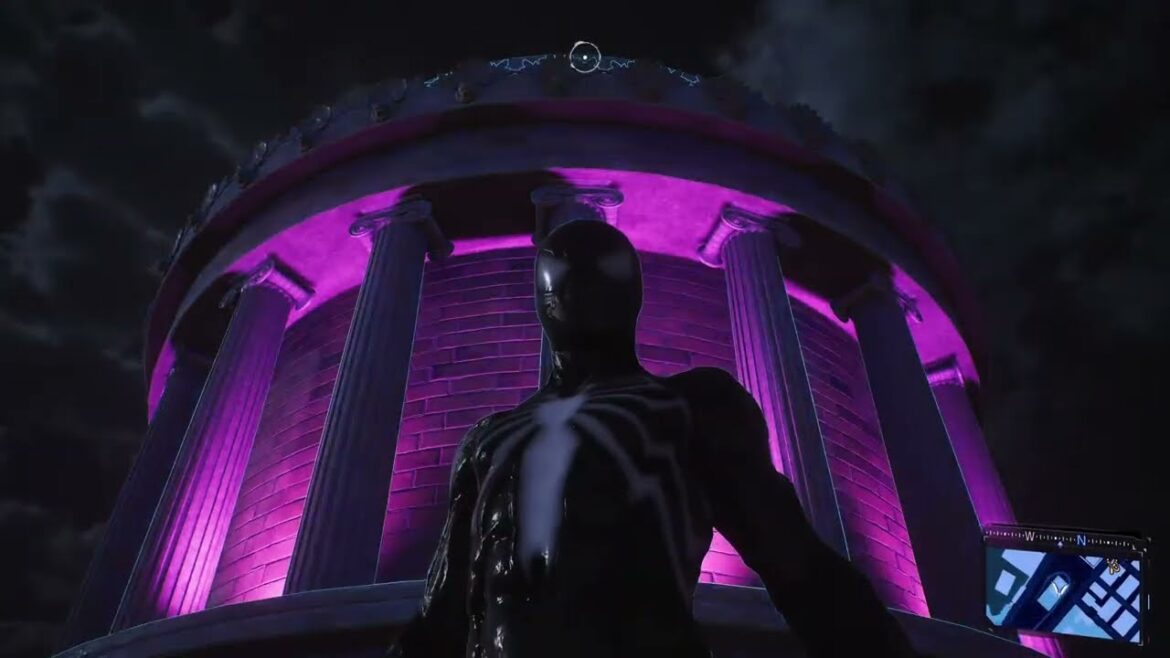Click the circular target reticle marker
Screen dimensions: 1170x658
pyautogui.click(x=584, y=57)
